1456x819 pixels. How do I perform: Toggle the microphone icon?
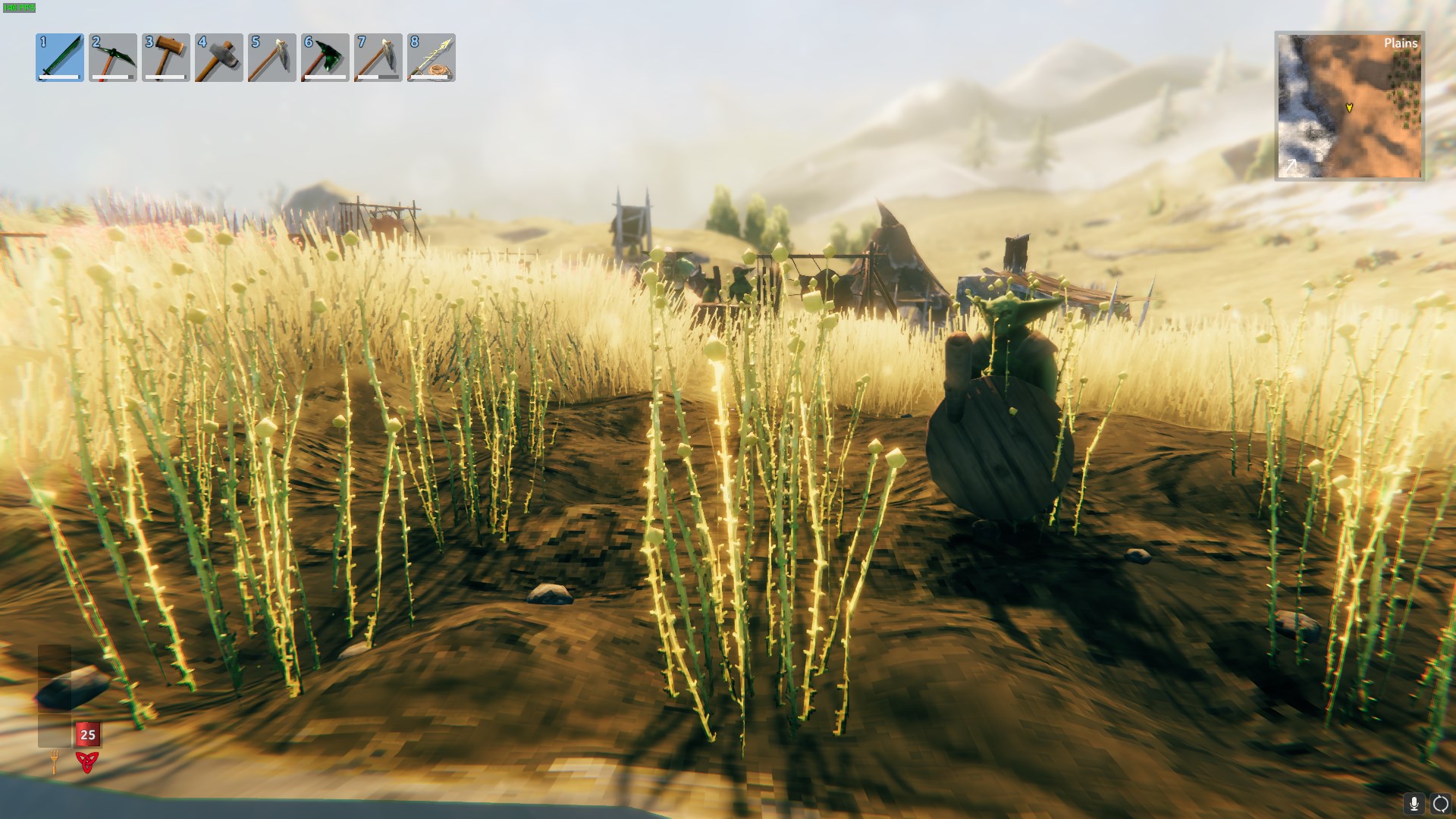click(1414, 803)
